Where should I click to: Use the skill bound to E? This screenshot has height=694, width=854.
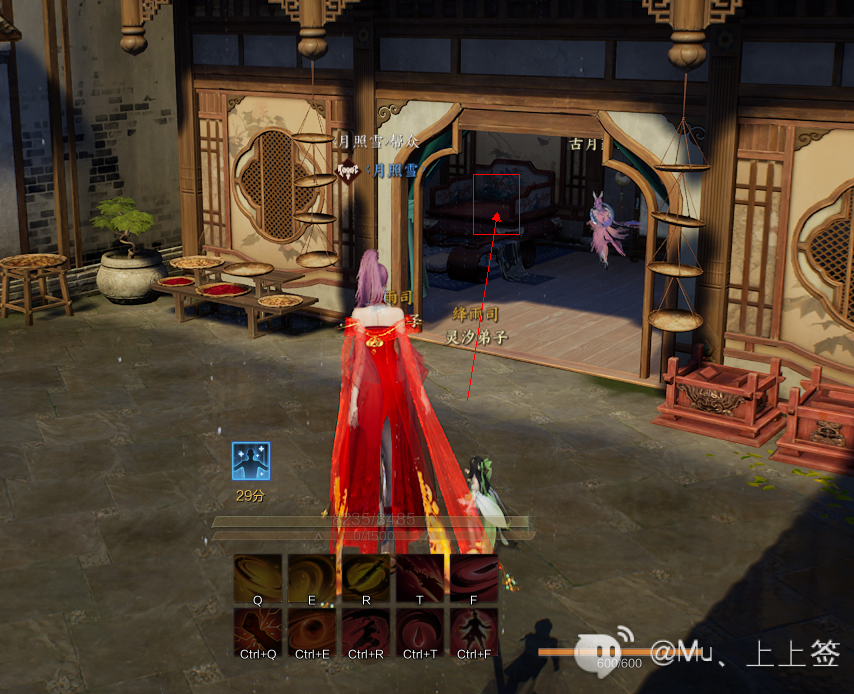[x=312, y=579]
